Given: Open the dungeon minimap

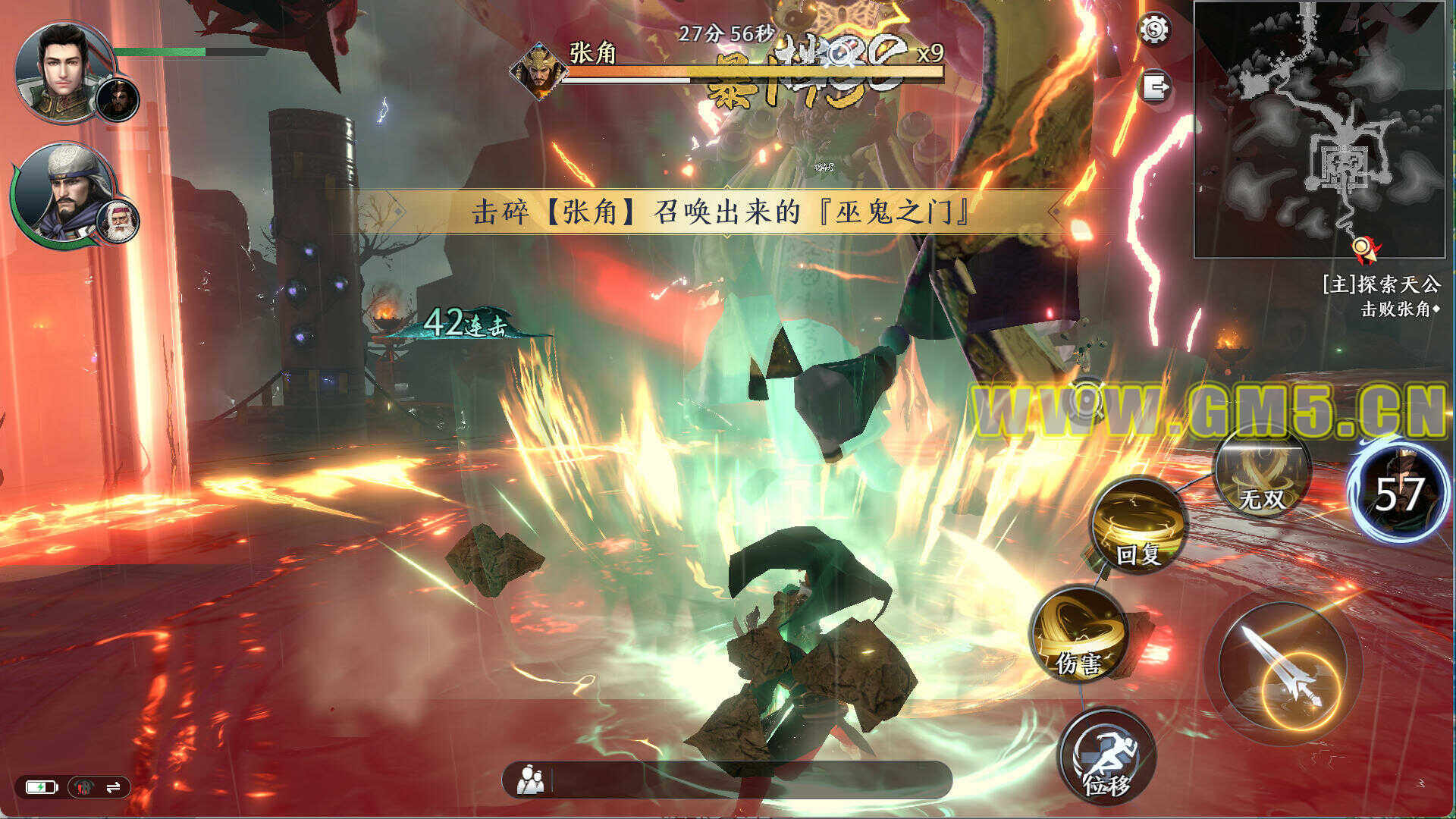Looking at the screenshot, I should pyautogui.click(x=1319, y=130).
